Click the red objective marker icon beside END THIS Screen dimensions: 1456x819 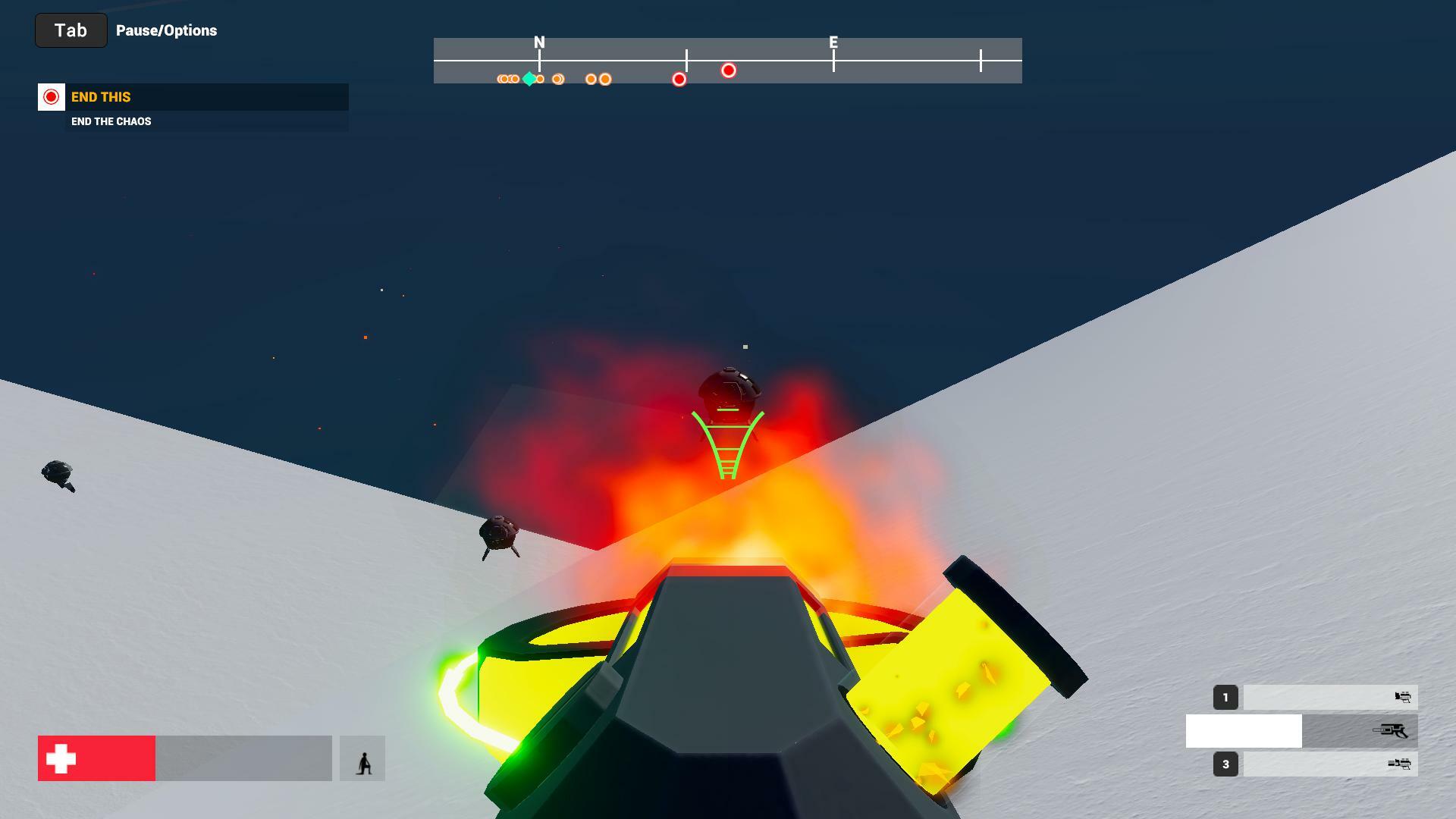coord(51,97)
